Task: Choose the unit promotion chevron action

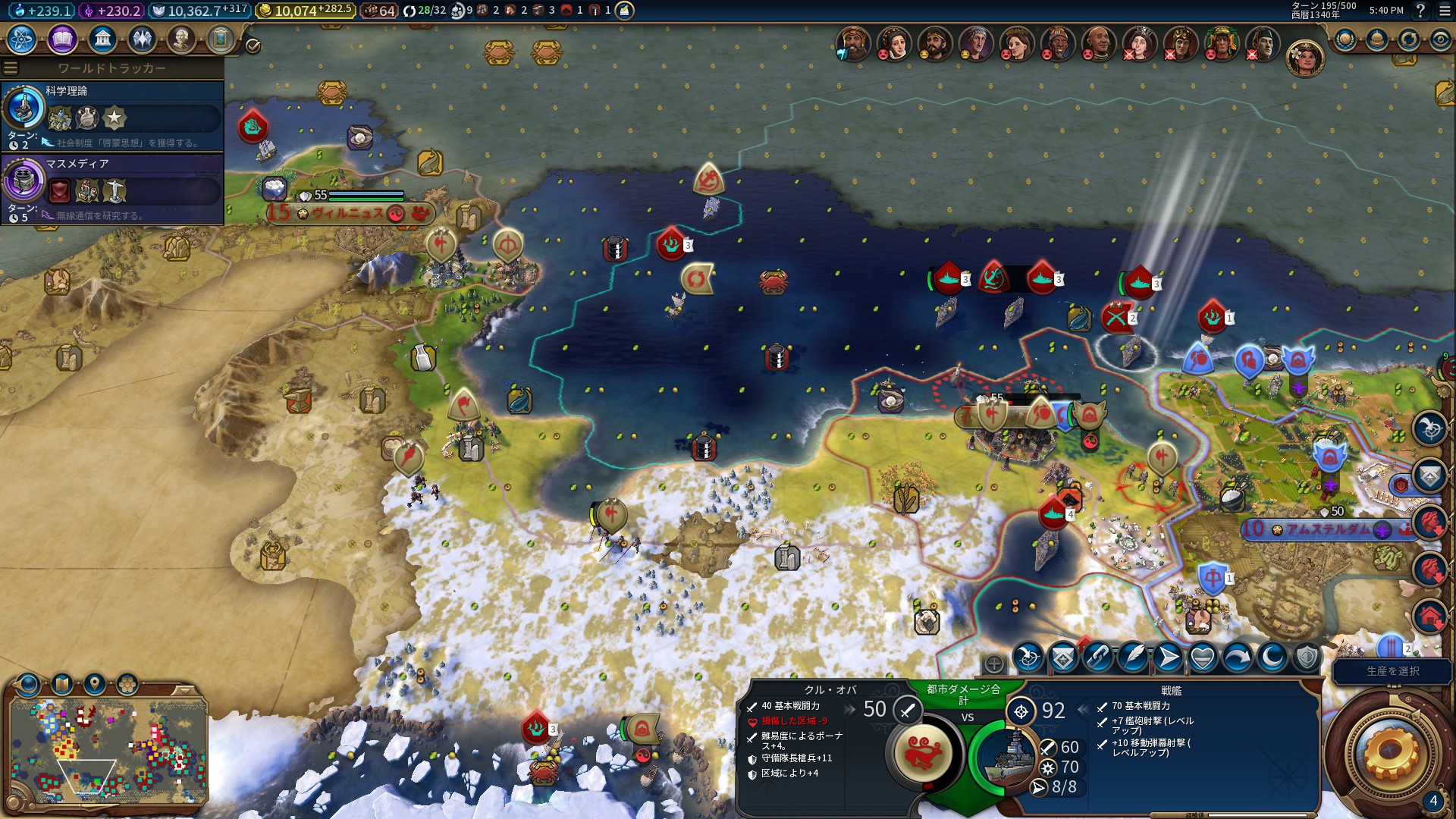Action: [1062, 657]
